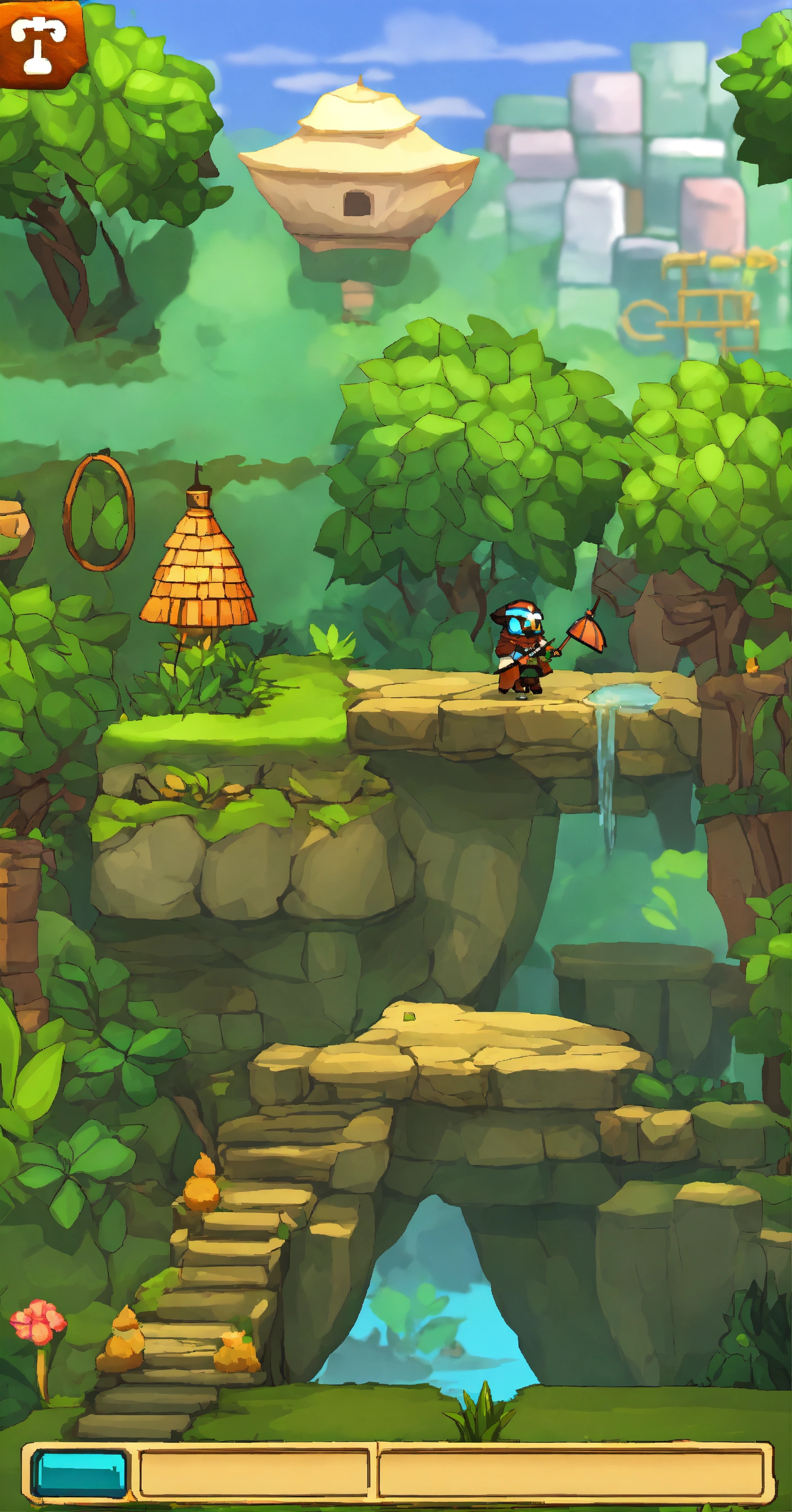Tap the orange umbrella the character holds
The width and height of the screenshot is (792, 1512).
pyautogui.click(x=587, y=631)
